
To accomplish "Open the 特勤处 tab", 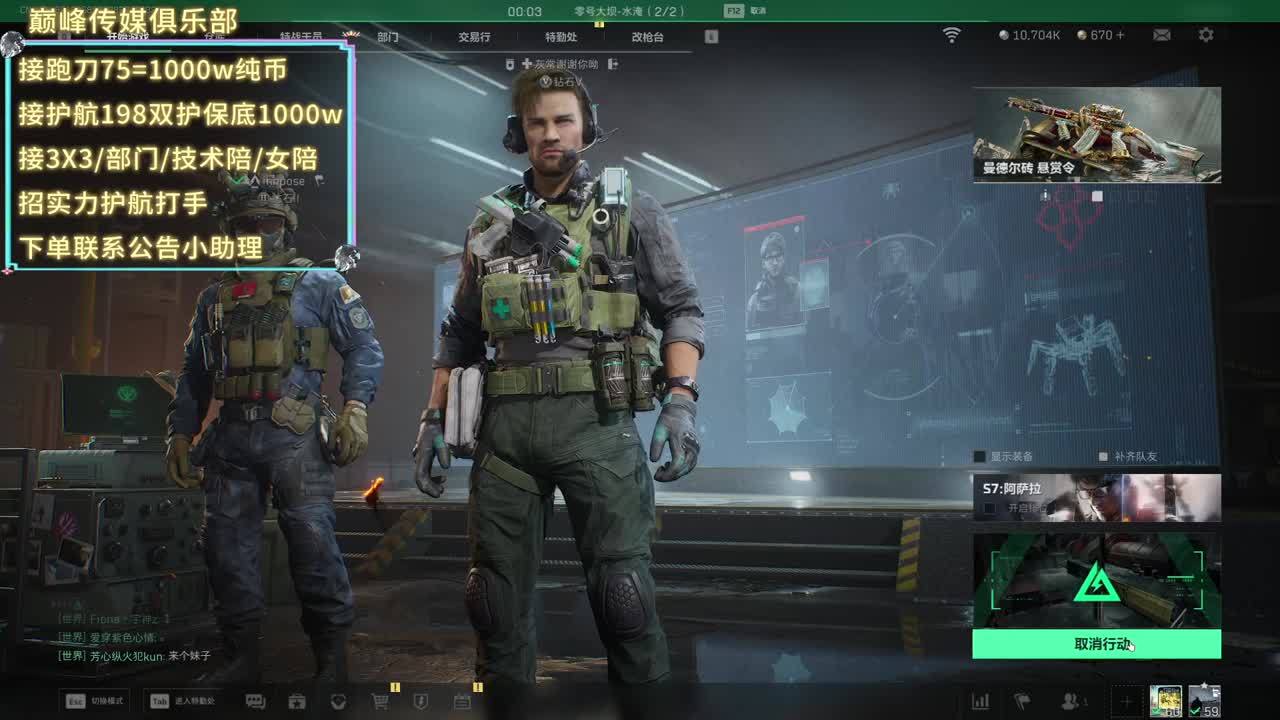I will pos(561,37).
